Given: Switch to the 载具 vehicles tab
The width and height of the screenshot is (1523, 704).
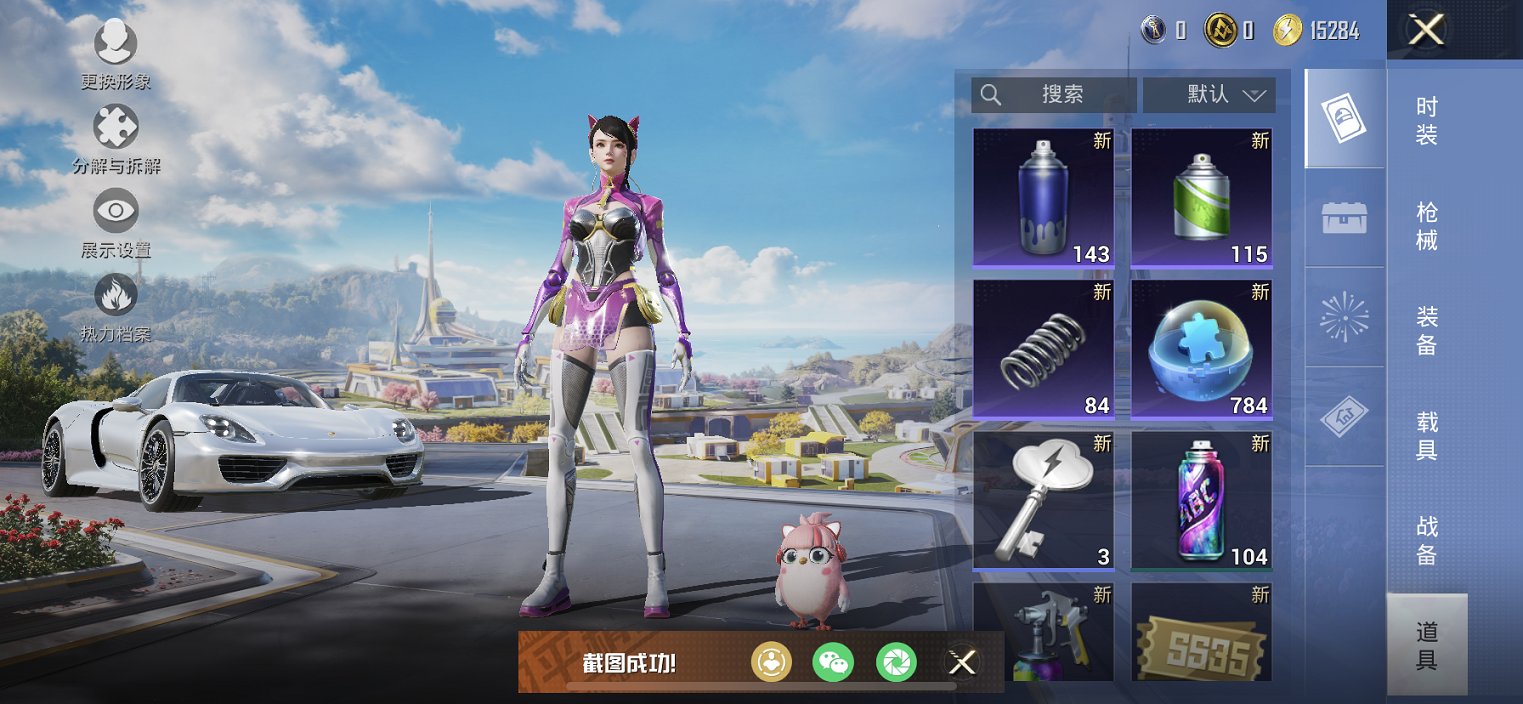Looking at the screenshot, I should (1427, 435).
